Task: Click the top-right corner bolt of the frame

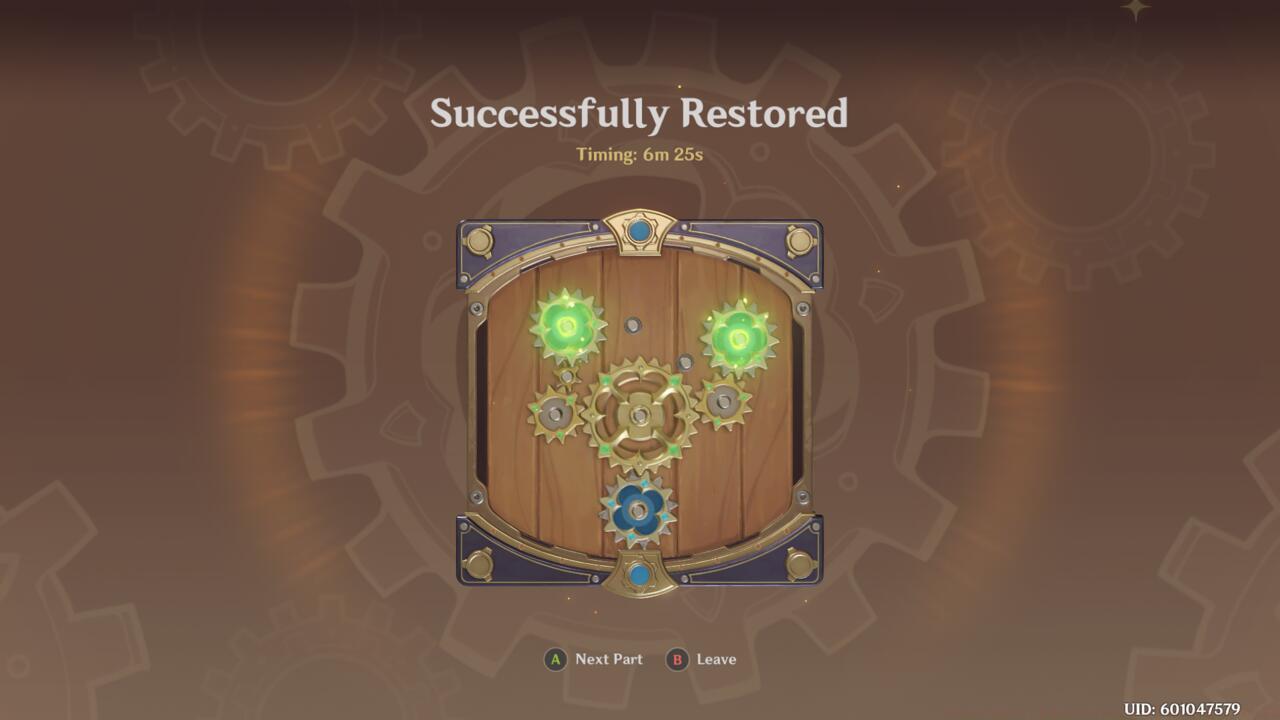Action: pos(798,243)
